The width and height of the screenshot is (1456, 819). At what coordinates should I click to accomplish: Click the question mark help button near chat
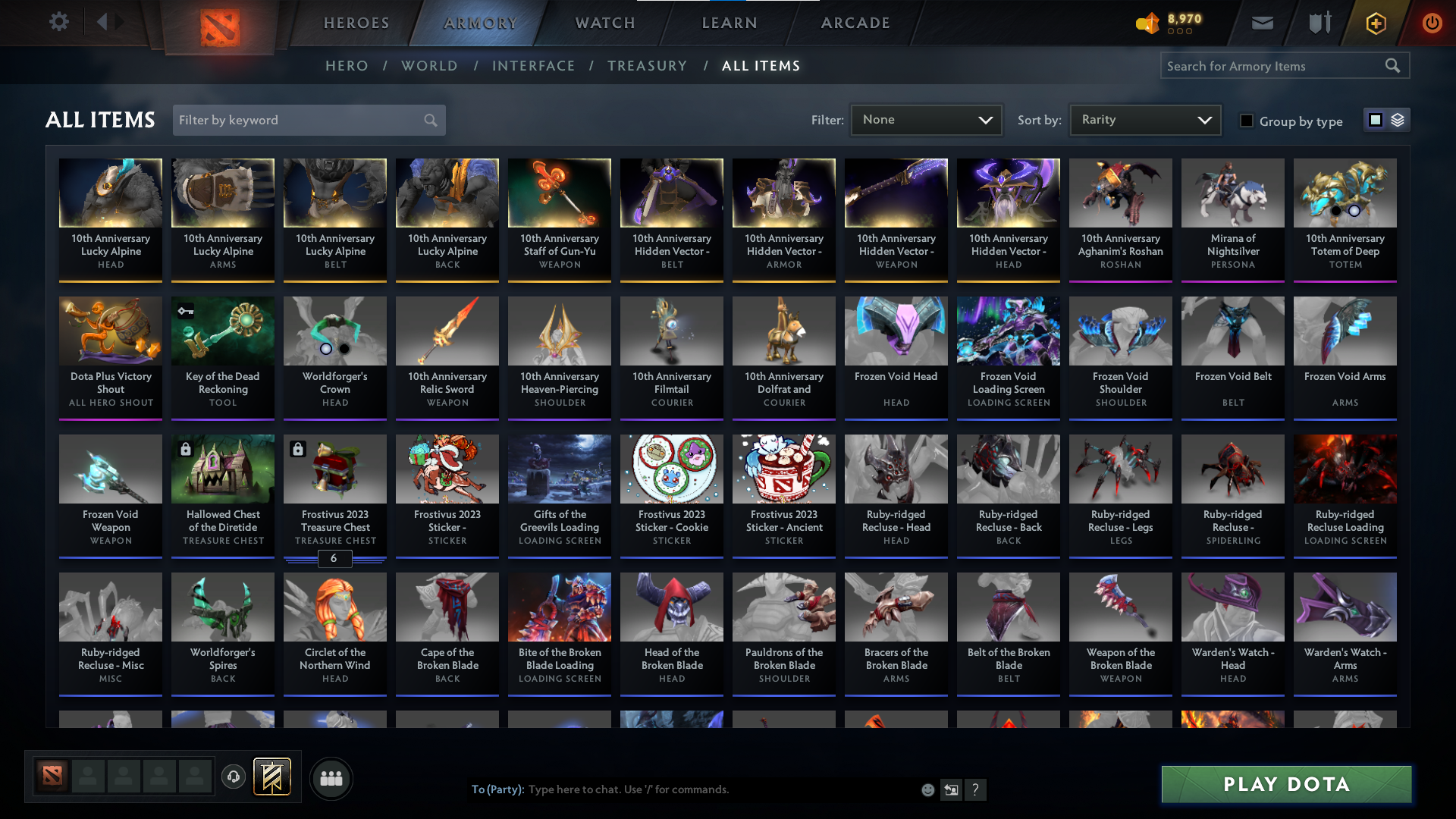tap(976, 789)
